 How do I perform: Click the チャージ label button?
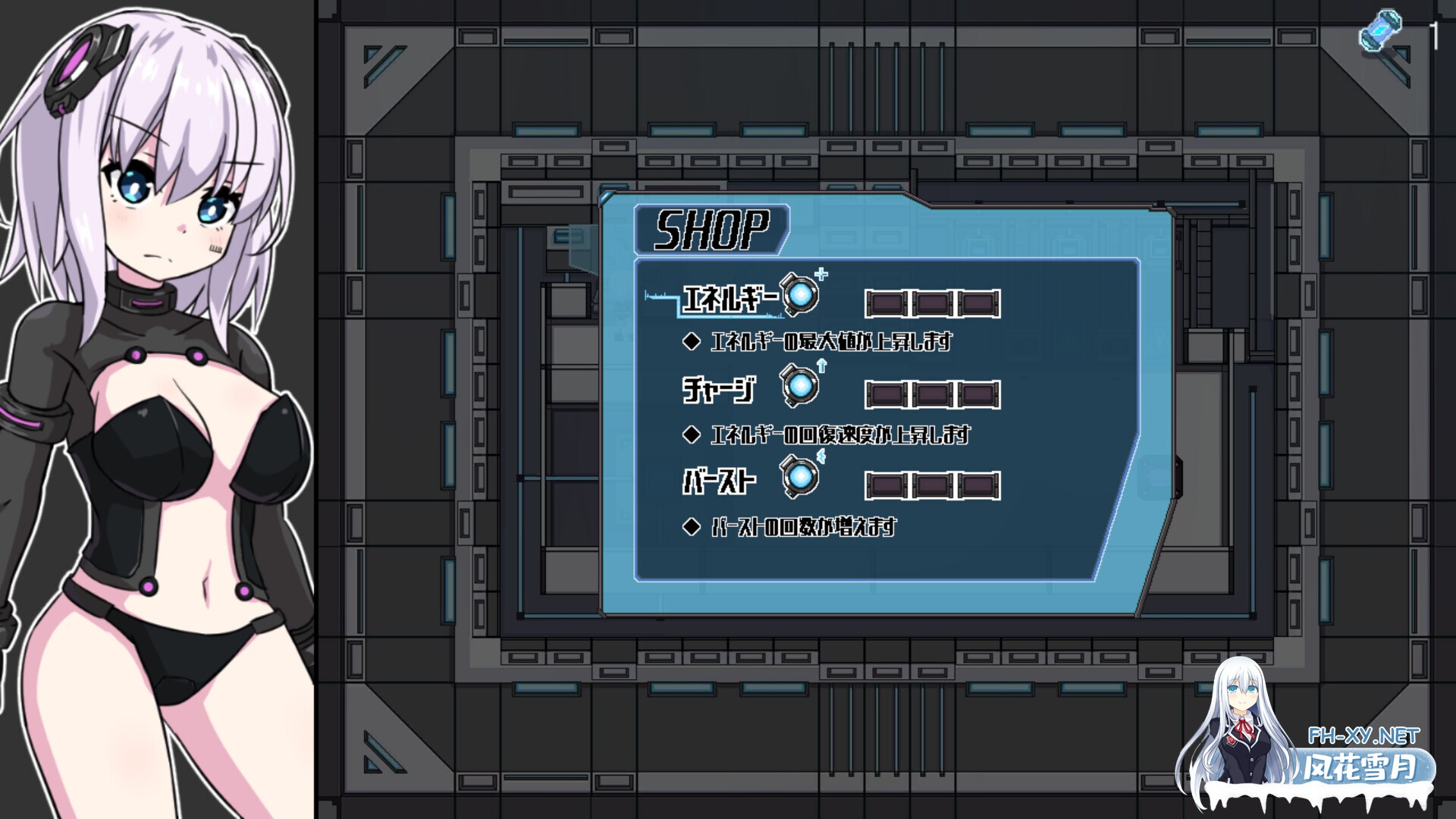[x=719, y=391]
